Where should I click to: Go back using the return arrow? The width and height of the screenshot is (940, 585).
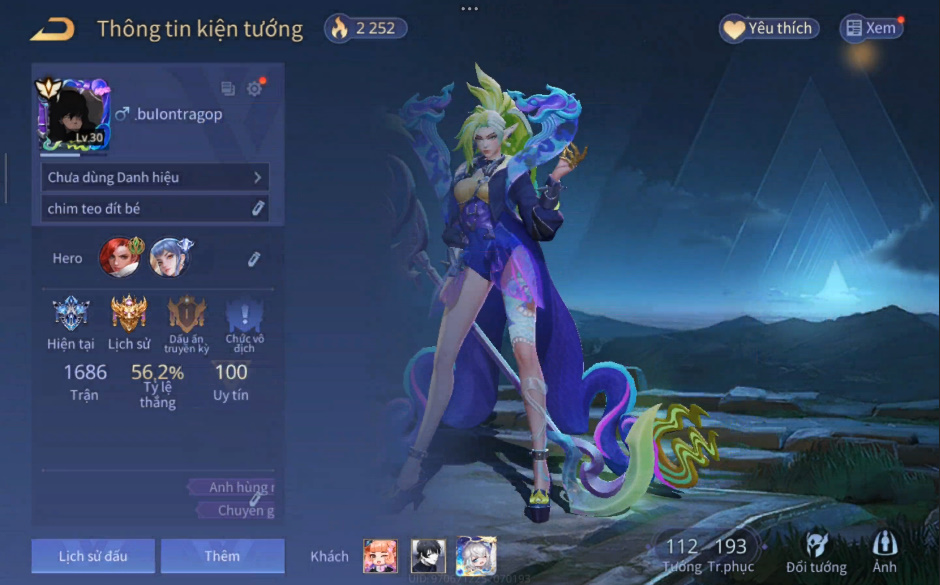tap(52, 29)
